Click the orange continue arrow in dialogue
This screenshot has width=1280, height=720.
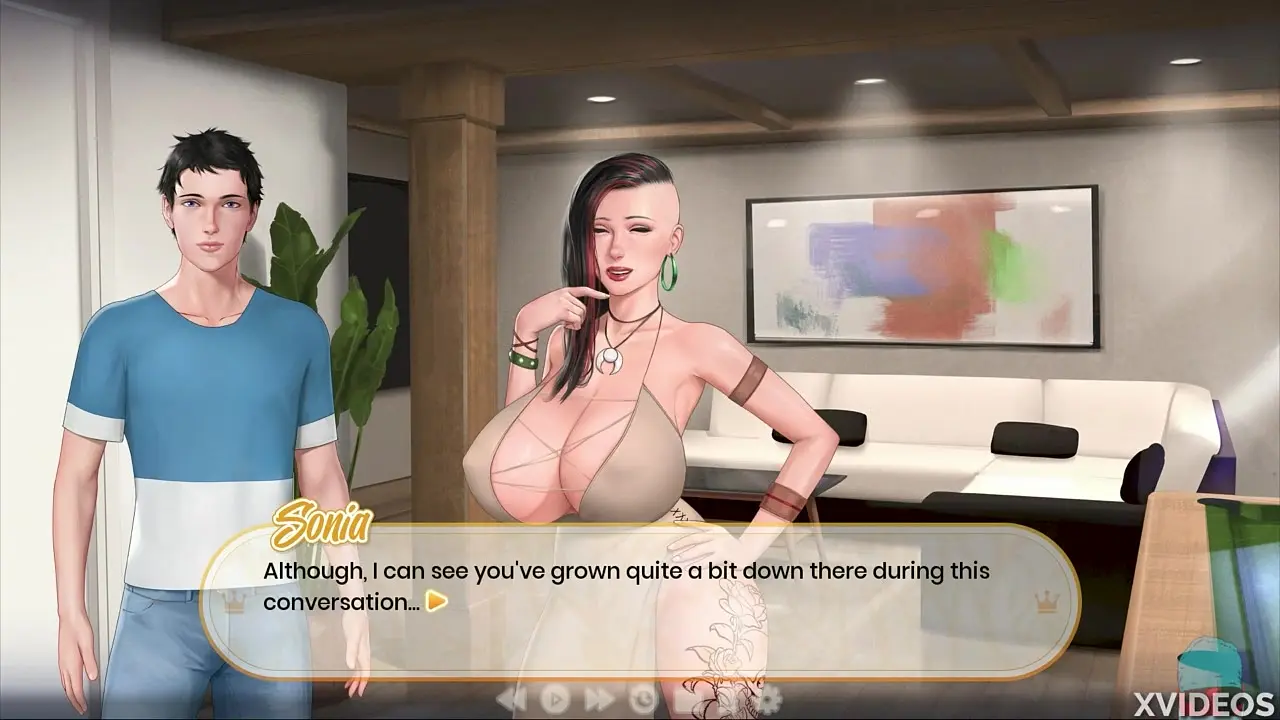436,602
